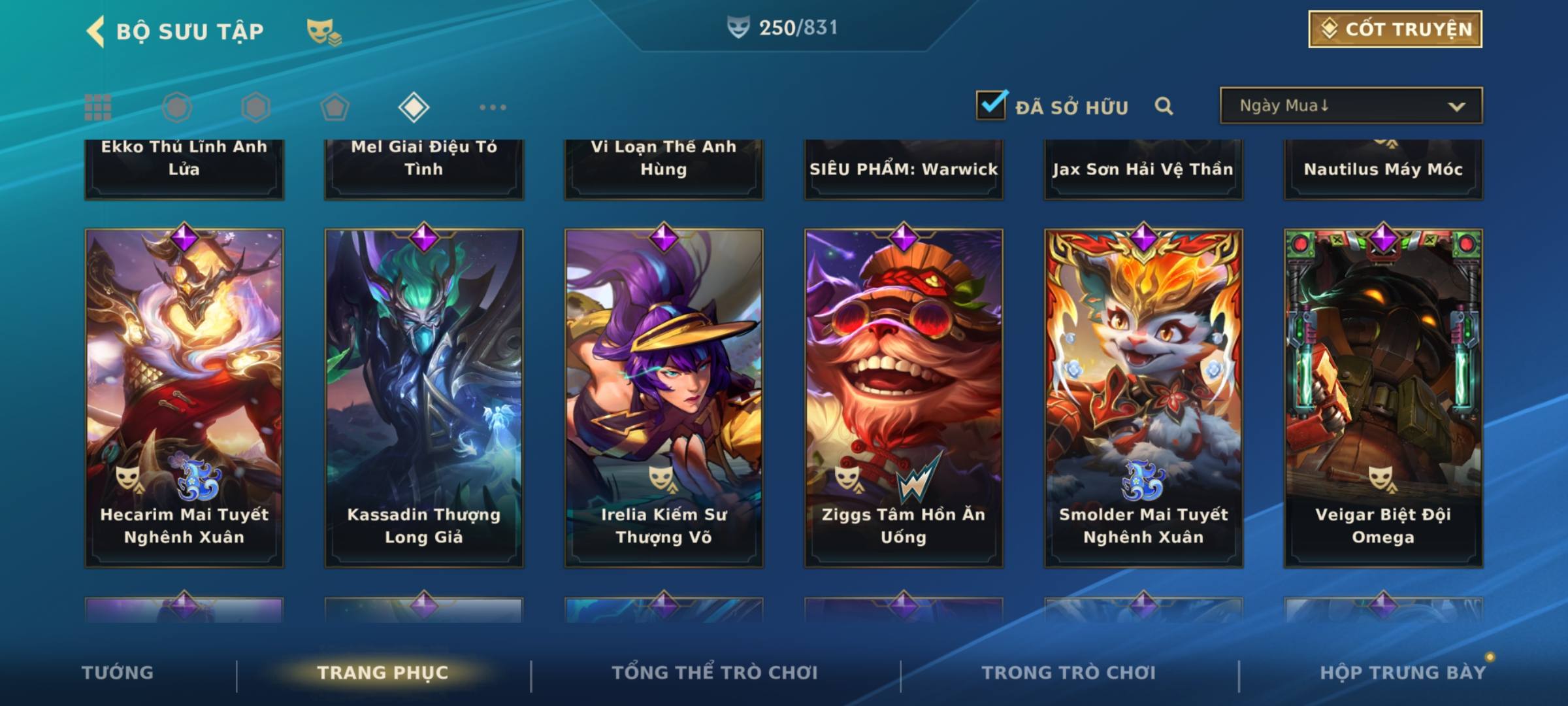
Task: Choose Irelia Kiếm Sư Thượng Võ skin
Action: click(664, 397)
